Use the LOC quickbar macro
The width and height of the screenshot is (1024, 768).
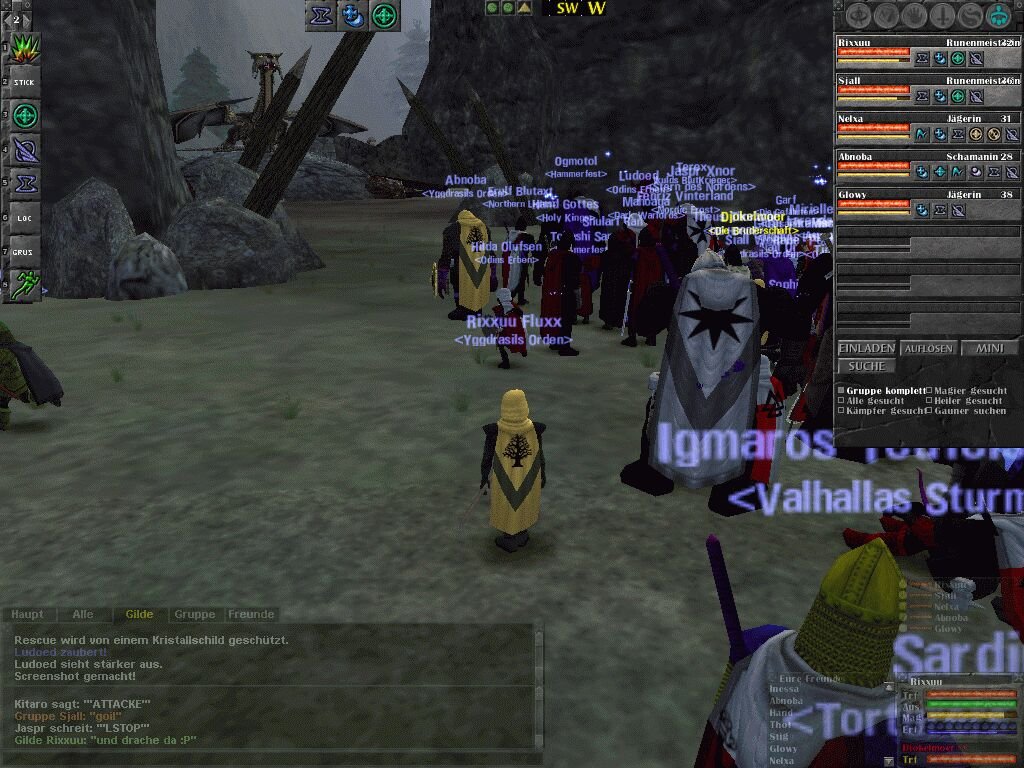[24, 217]
